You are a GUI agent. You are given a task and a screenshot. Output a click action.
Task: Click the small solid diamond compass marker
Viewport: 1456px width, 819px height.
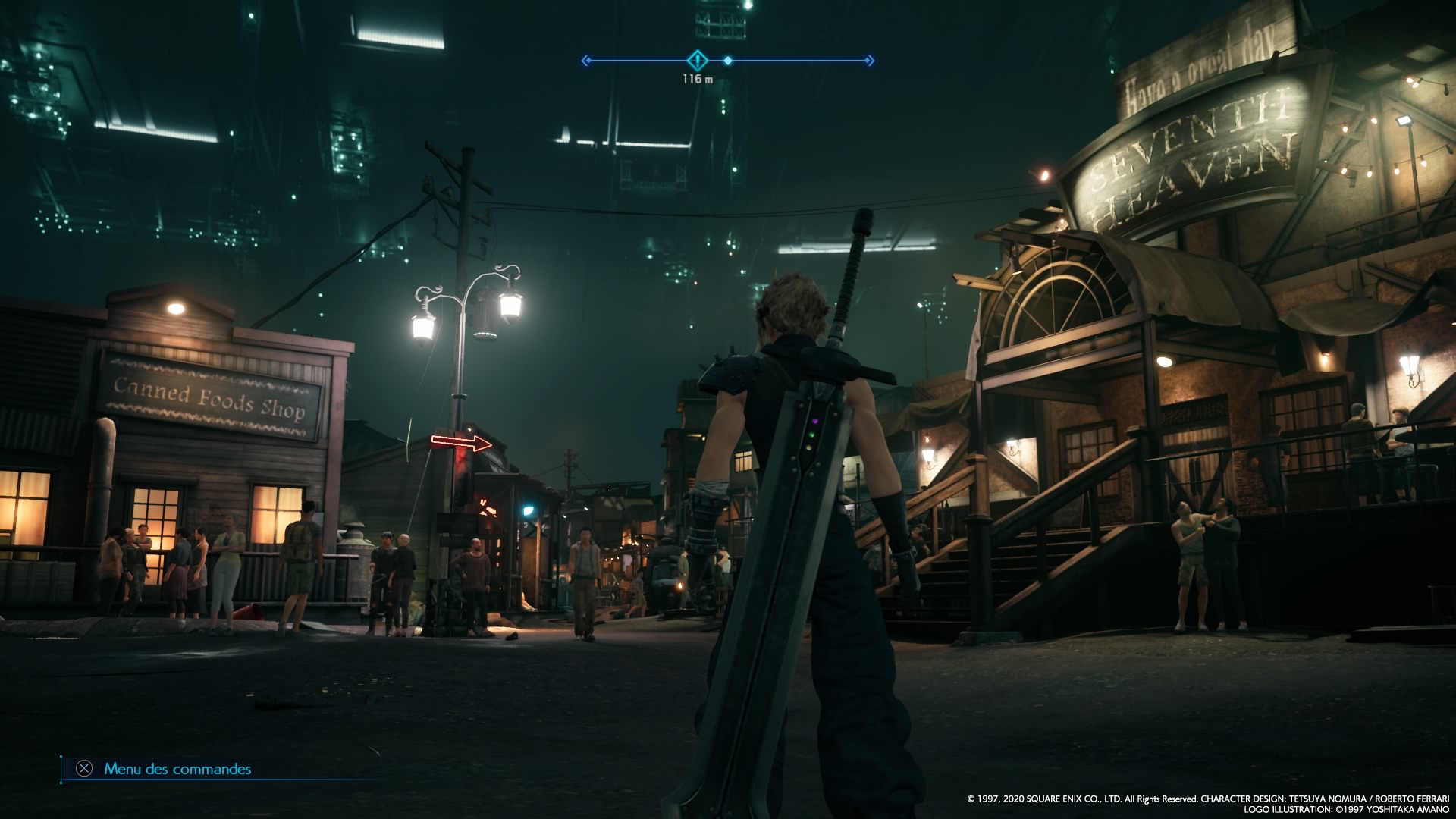tap(727, 60)
